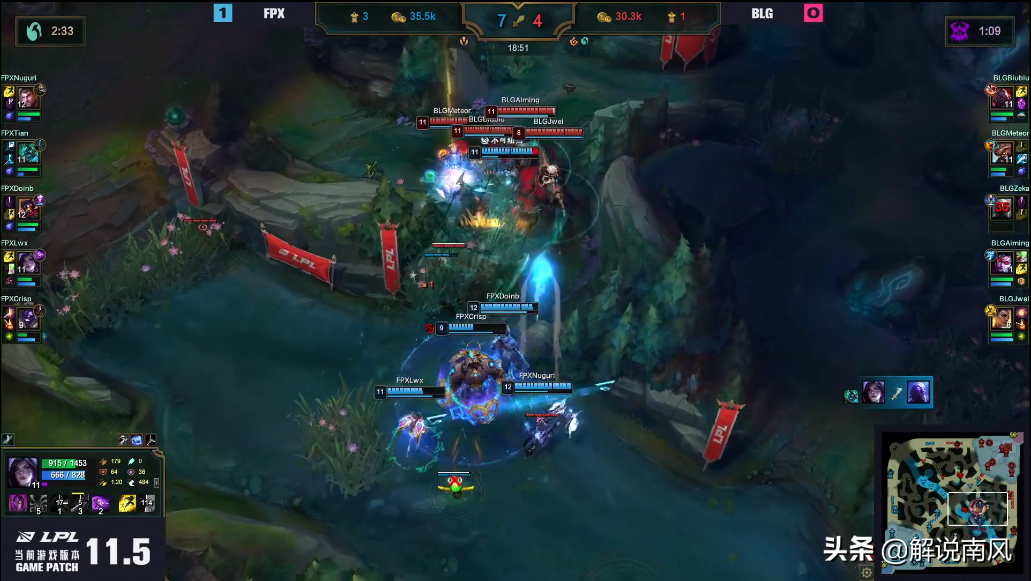
Task: Click the selected champion's large portrait
Action: point(21,470)
